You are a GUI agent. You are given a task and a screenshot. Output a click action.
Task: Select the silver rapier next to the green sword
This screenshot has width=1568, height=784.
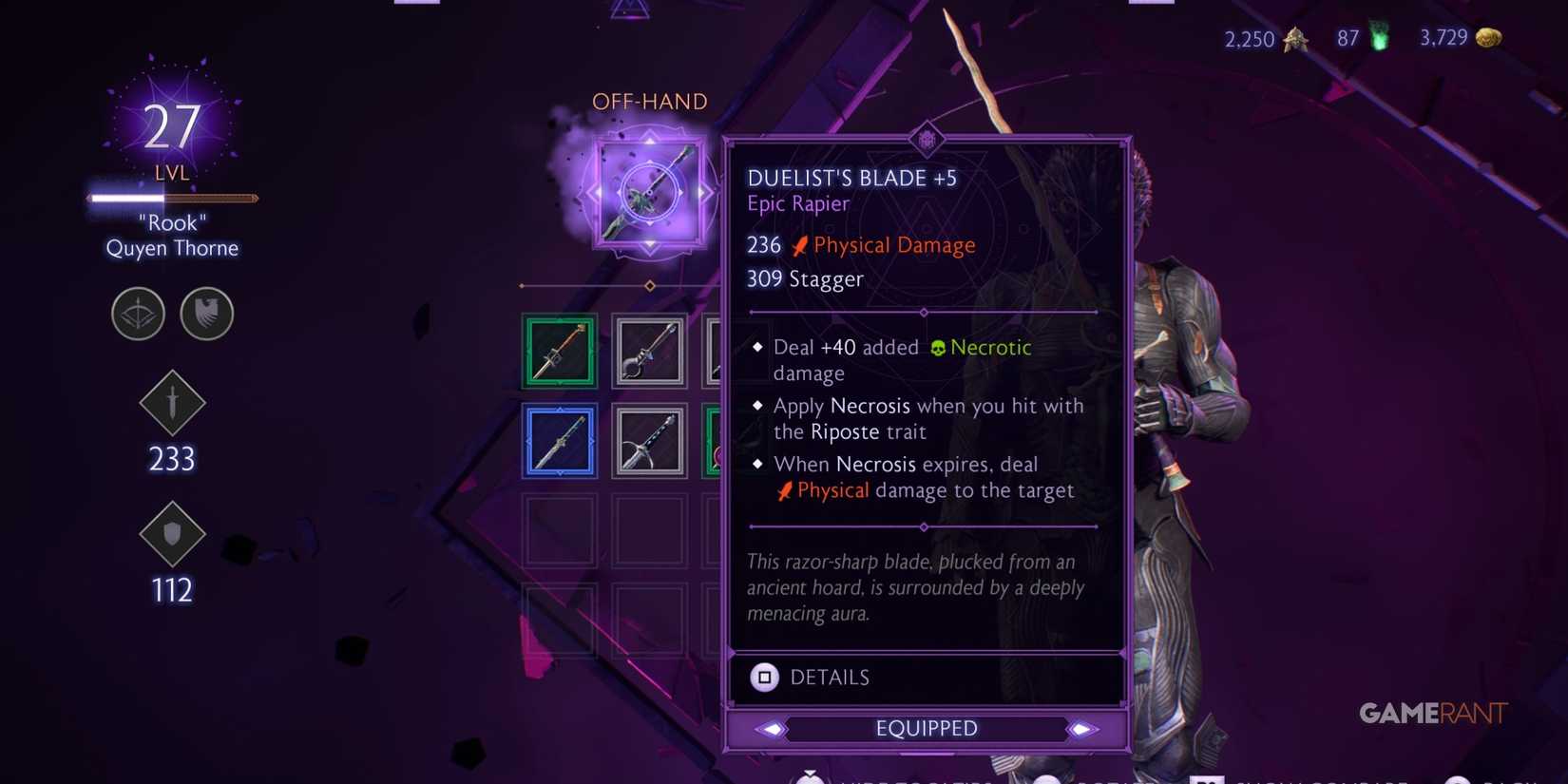649,351
